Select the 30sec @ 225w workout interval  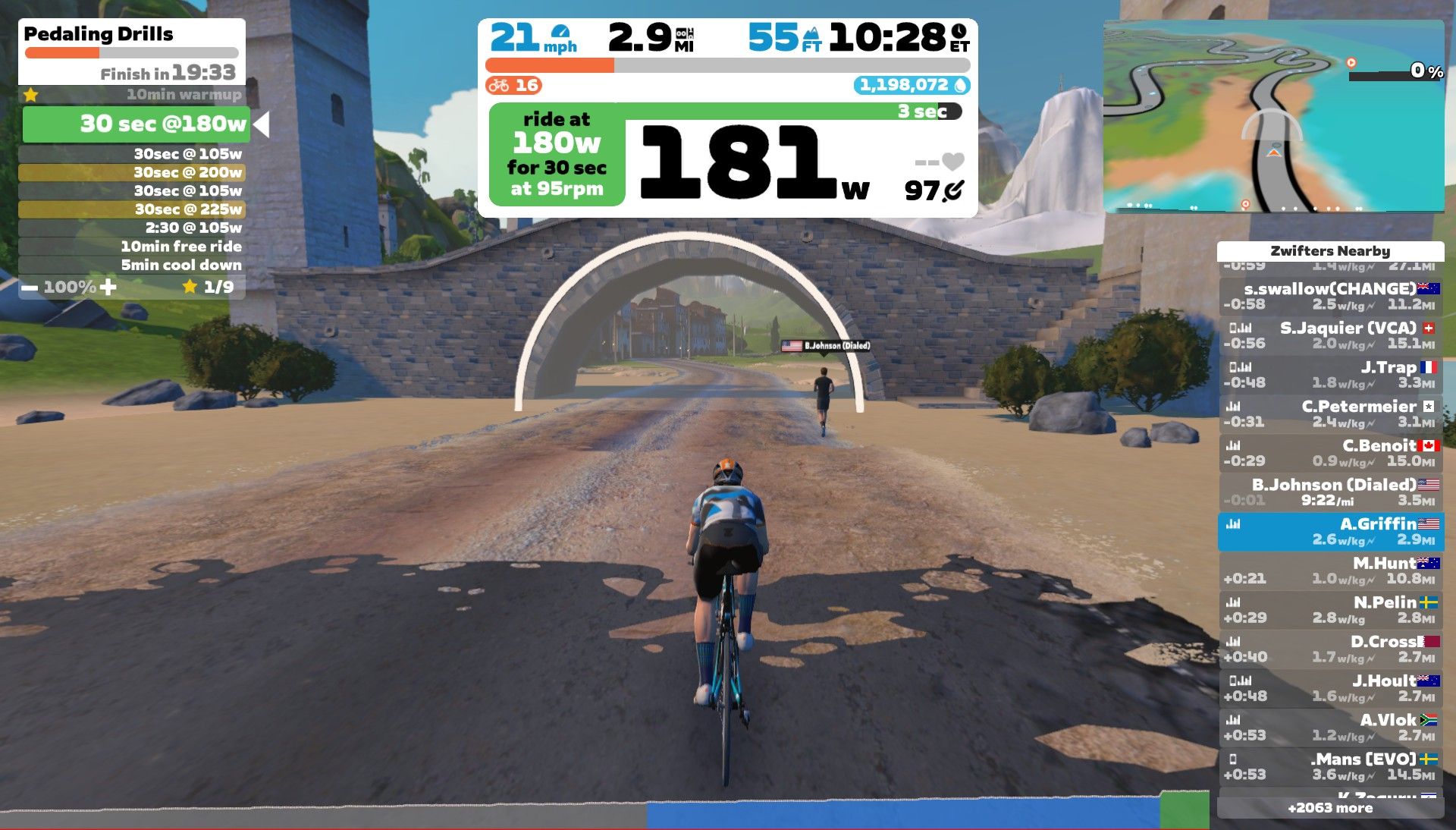(x=132, y=209)
